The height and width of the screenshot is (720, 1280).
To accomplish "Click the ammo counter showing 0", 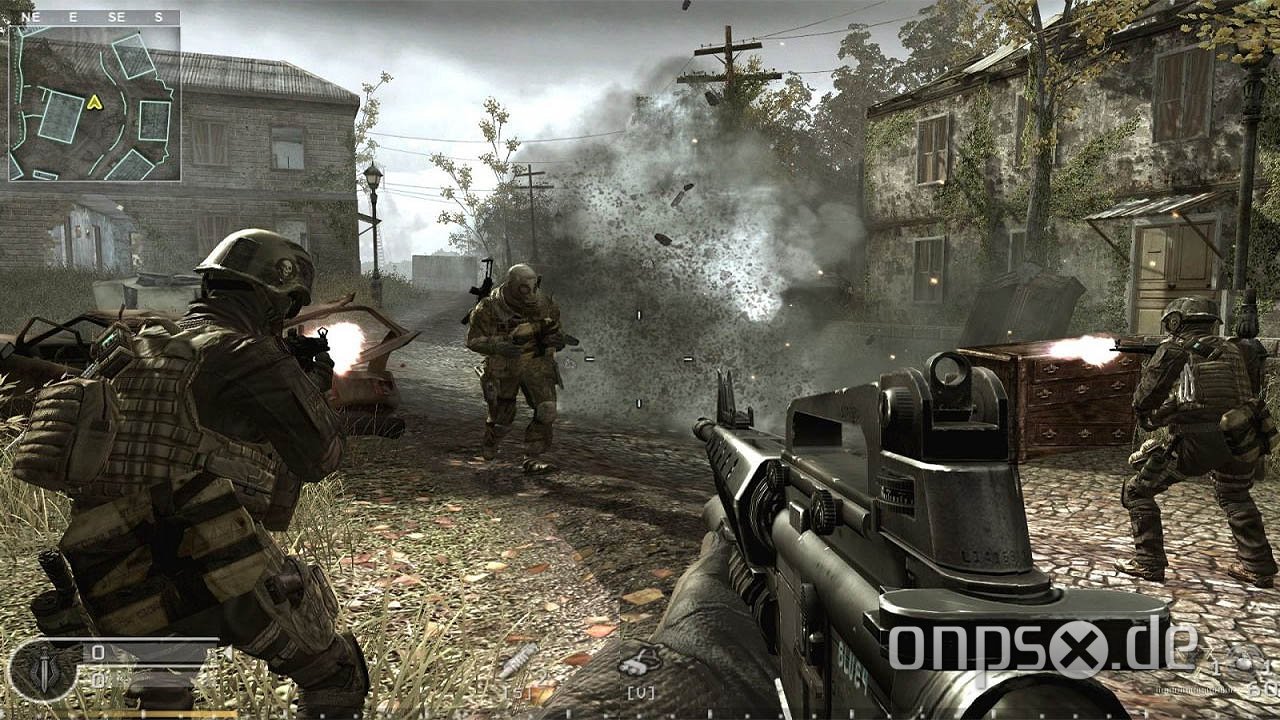I will 96,650.
